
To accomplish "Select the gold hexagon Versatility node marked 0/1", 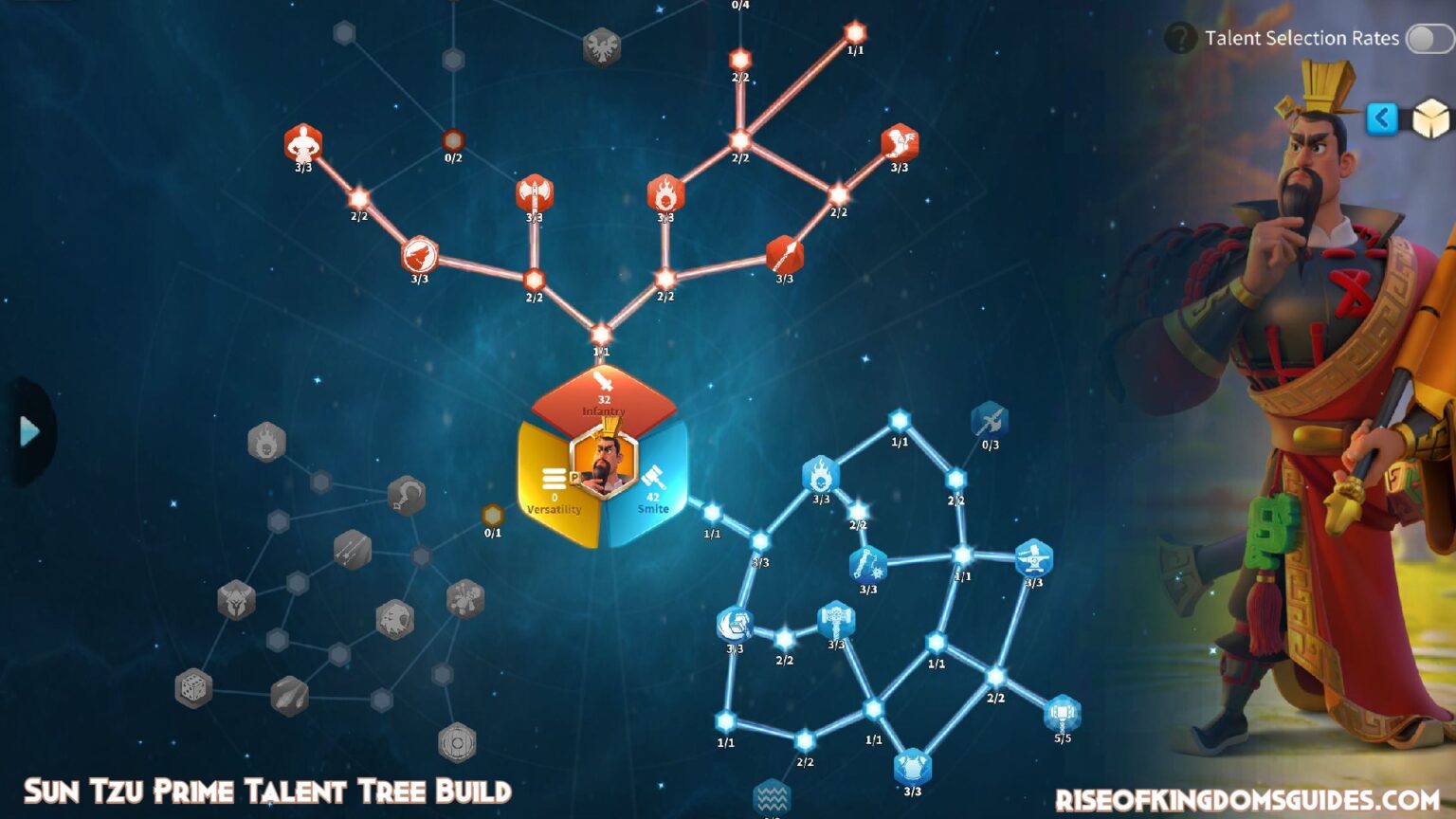I will [491, 512].
